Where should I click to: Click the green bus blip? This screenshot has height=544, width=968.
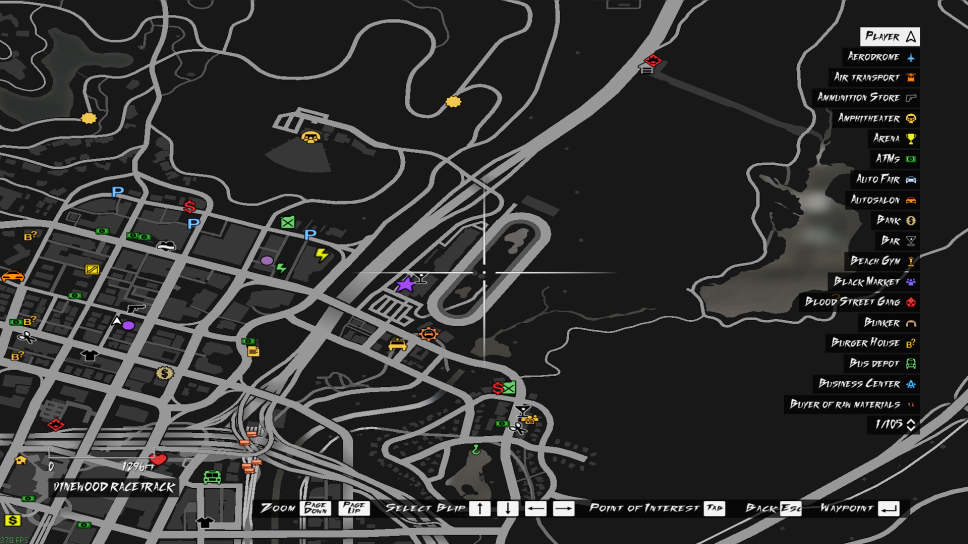[212, 477]
